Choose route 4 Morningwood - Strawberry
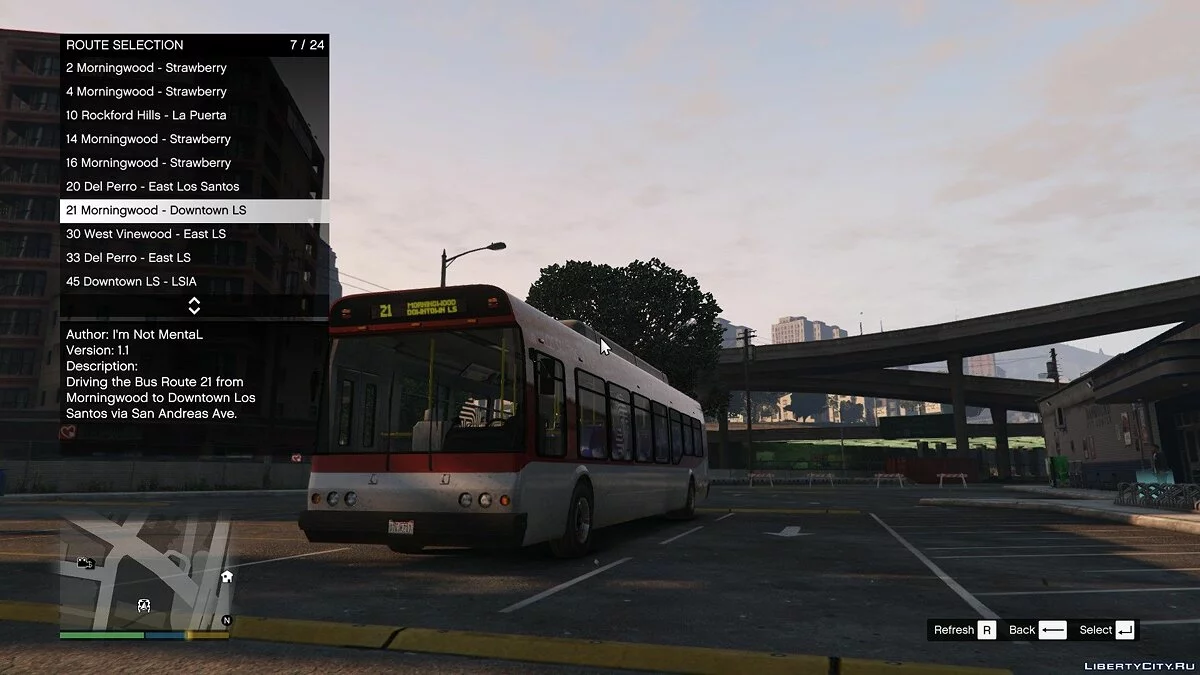 tap(147, 92)
